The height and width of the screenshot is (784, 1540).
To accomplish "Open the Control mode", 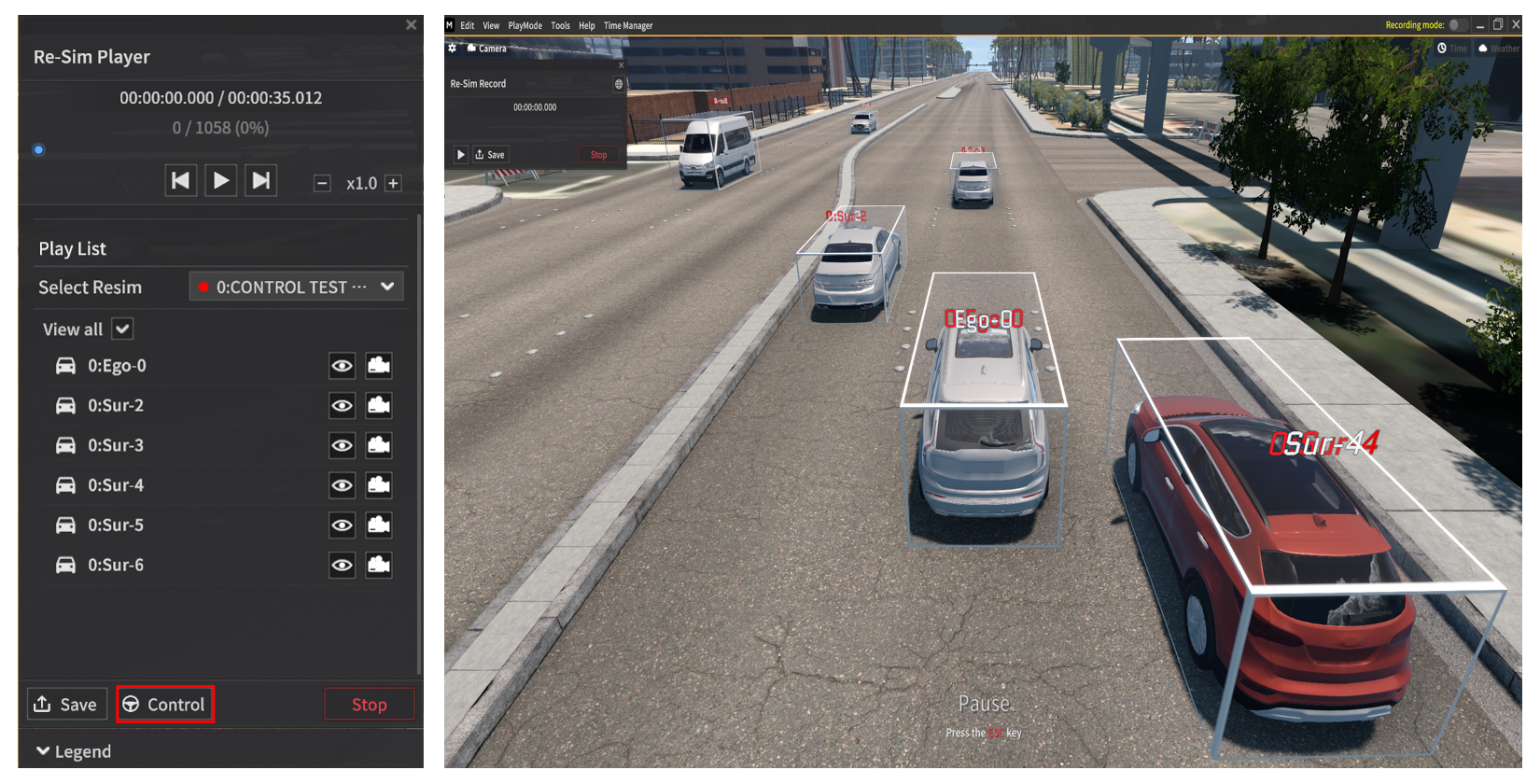I will pos(165,705).
